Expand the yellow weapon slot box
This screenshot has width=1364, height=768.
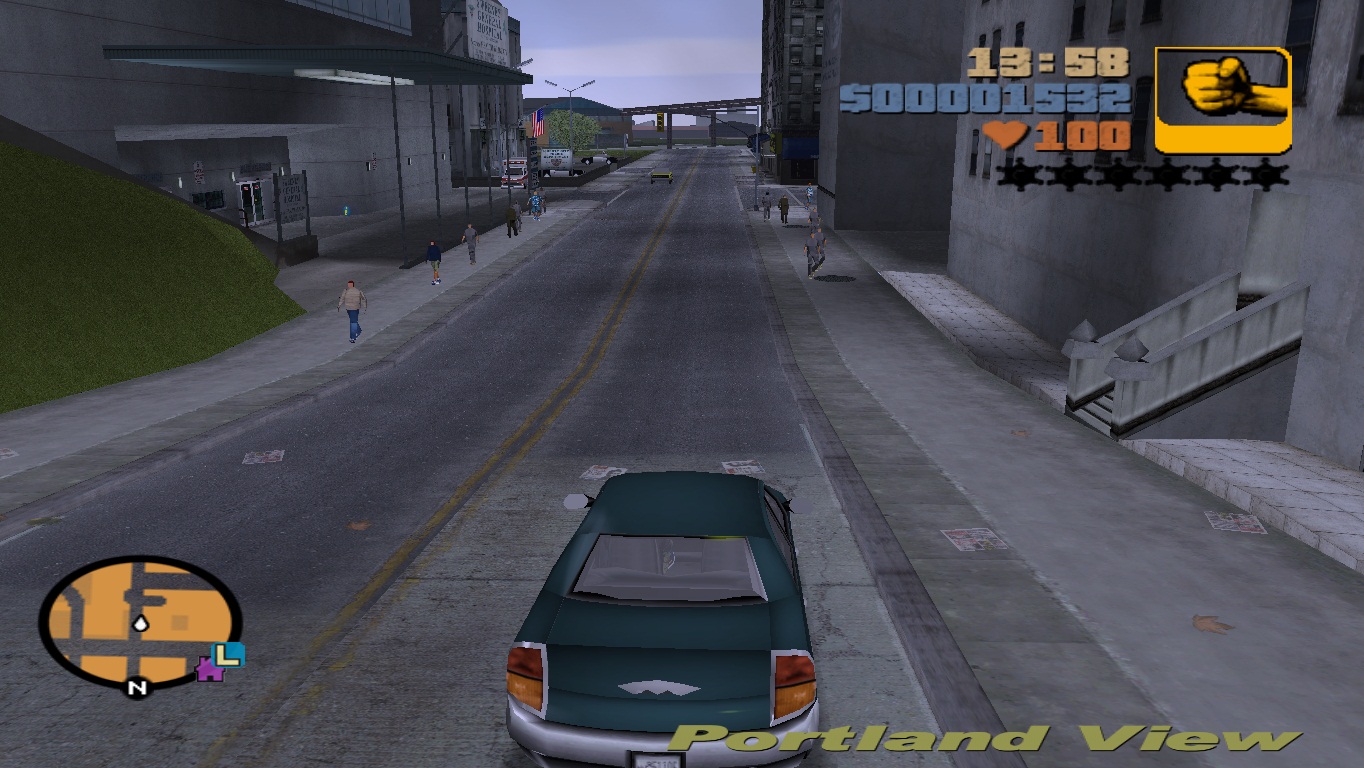click(x=1219, y=97)
